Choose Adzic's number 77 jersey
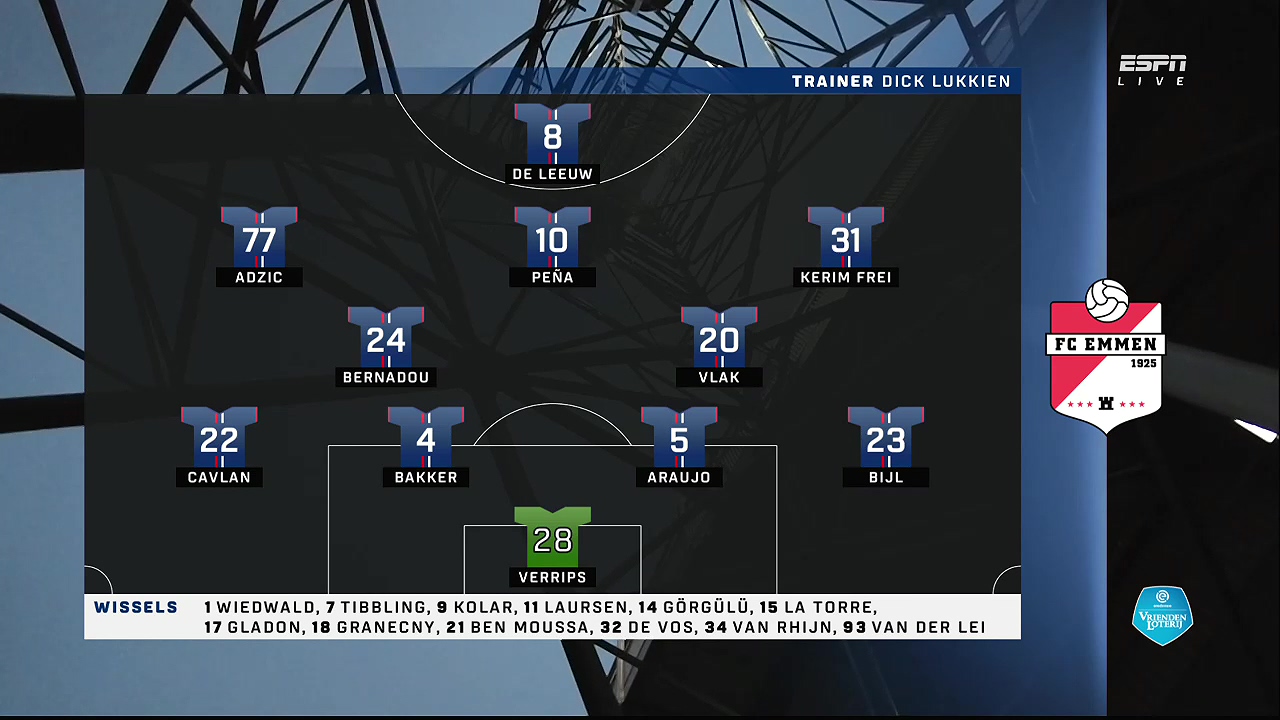The height and width of the screenshot is (720, 1280). [x=259, y=238]
